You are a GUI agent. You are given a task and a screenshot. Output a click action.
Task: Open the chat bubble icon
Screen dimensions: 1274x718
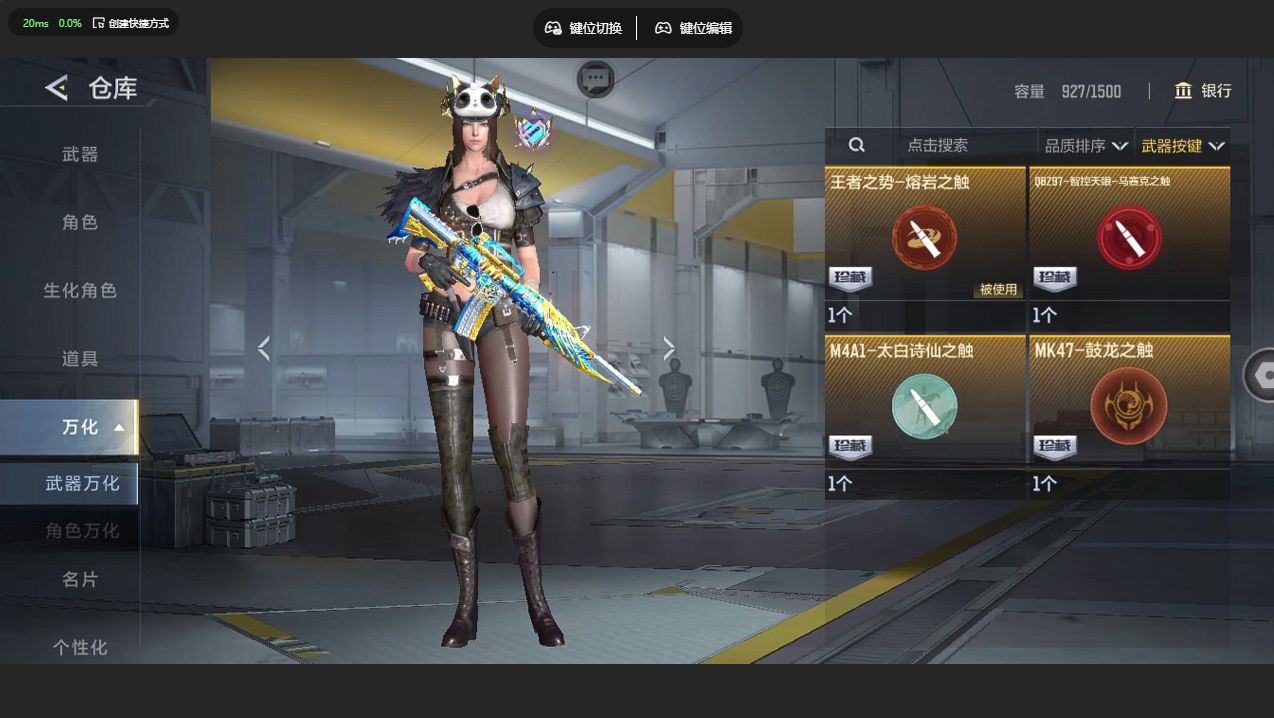click(596, 78)
